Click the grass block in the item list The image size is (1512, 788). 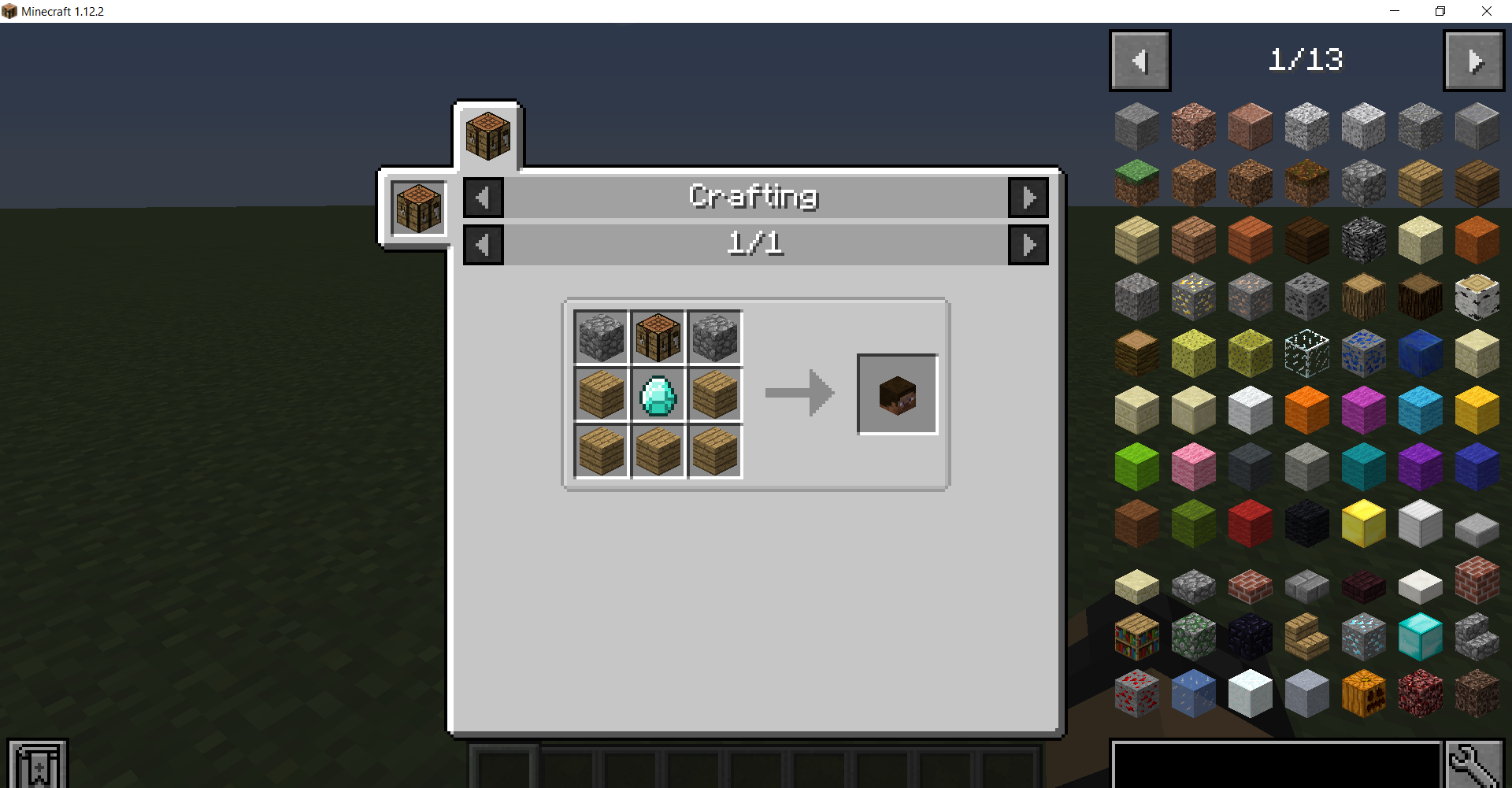(1136, 183)
